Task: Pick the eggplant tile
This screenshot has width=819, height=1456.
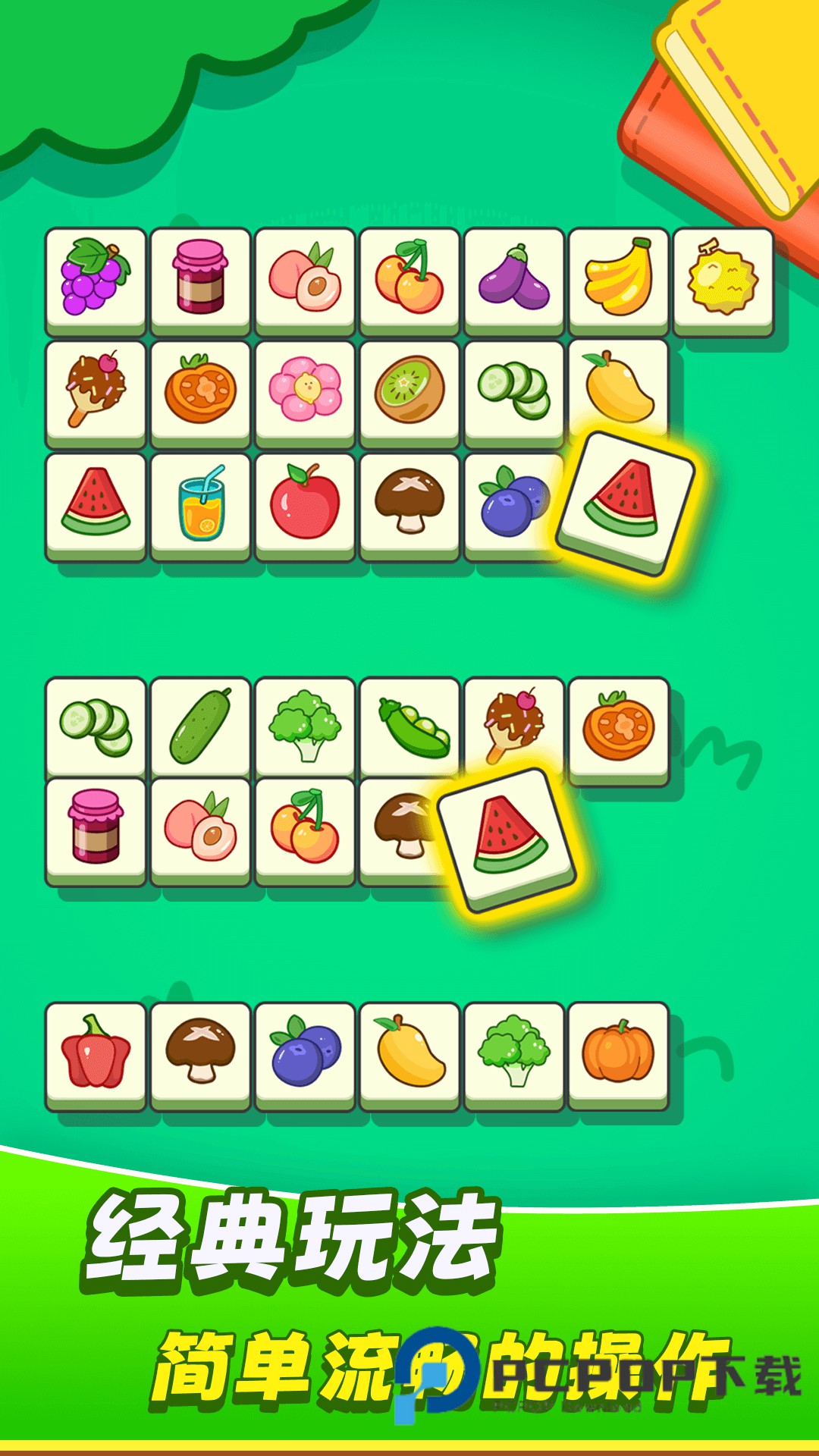Action: (x=514, y=278)
